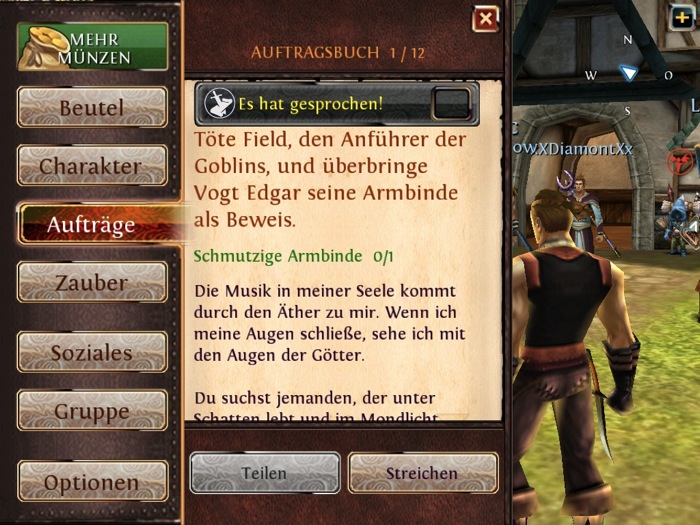Open the Zauber spell menu
The image size is (700, 525).
(x=92, y=283)
